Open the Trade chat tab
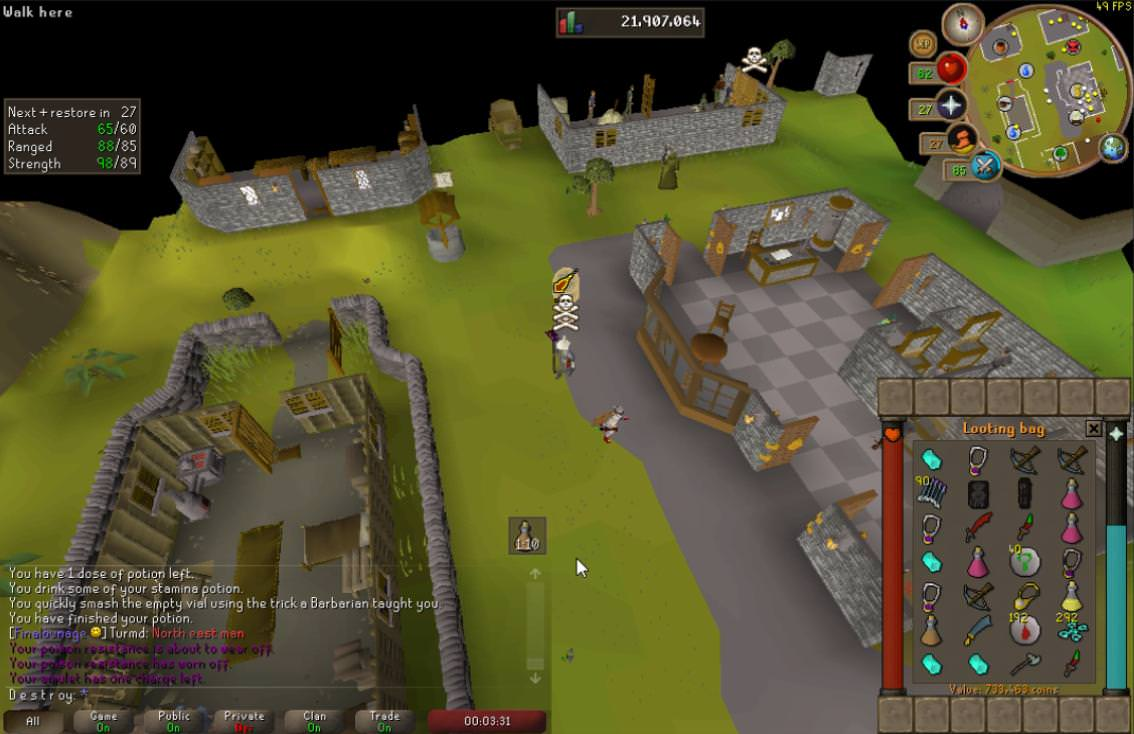The height and width of the screenshot is (734, 1134). pos(384,721)
